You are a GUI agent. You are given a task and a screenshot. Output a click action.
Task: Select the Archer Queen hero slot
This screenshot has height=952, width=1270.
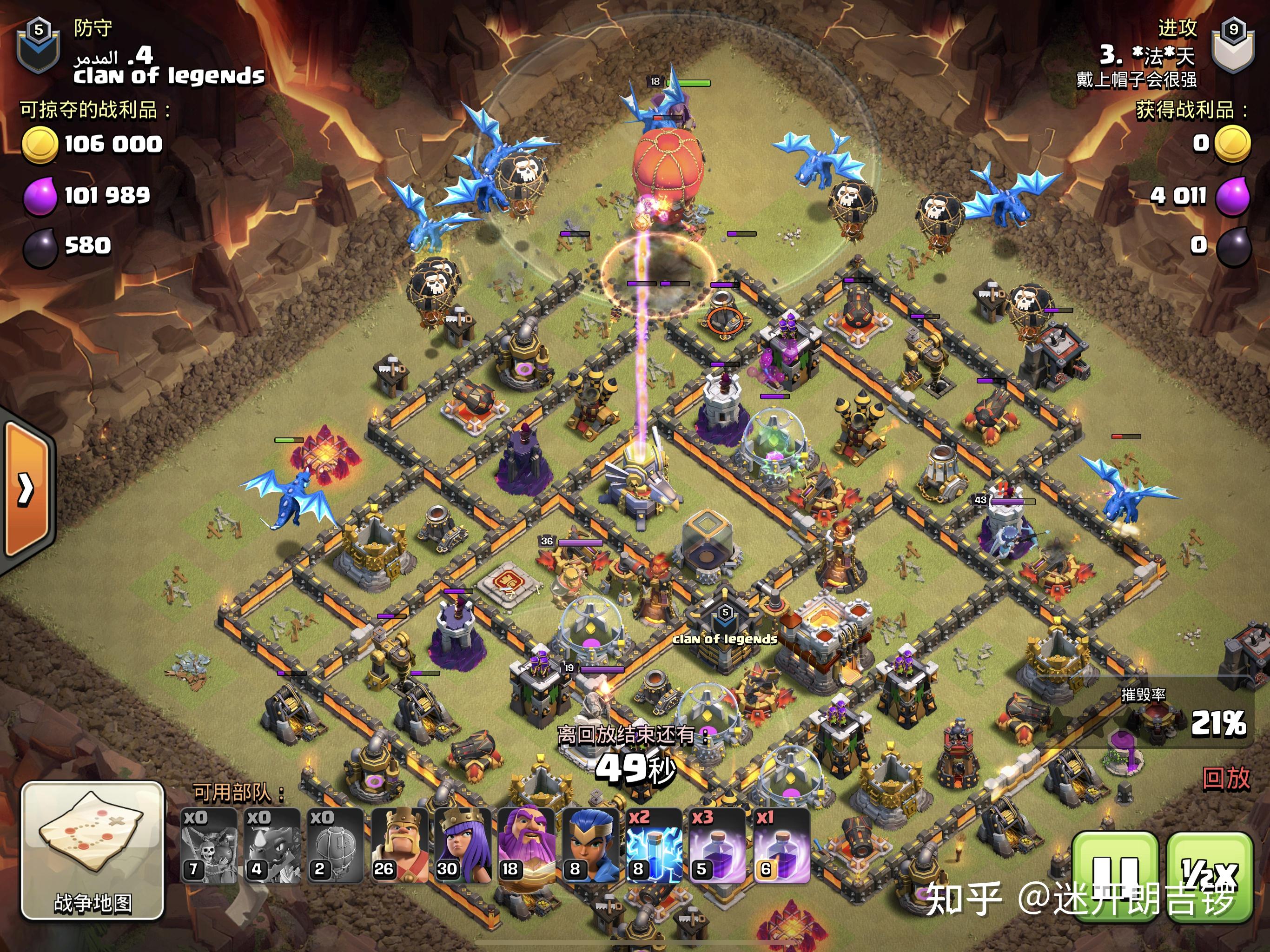462,845
